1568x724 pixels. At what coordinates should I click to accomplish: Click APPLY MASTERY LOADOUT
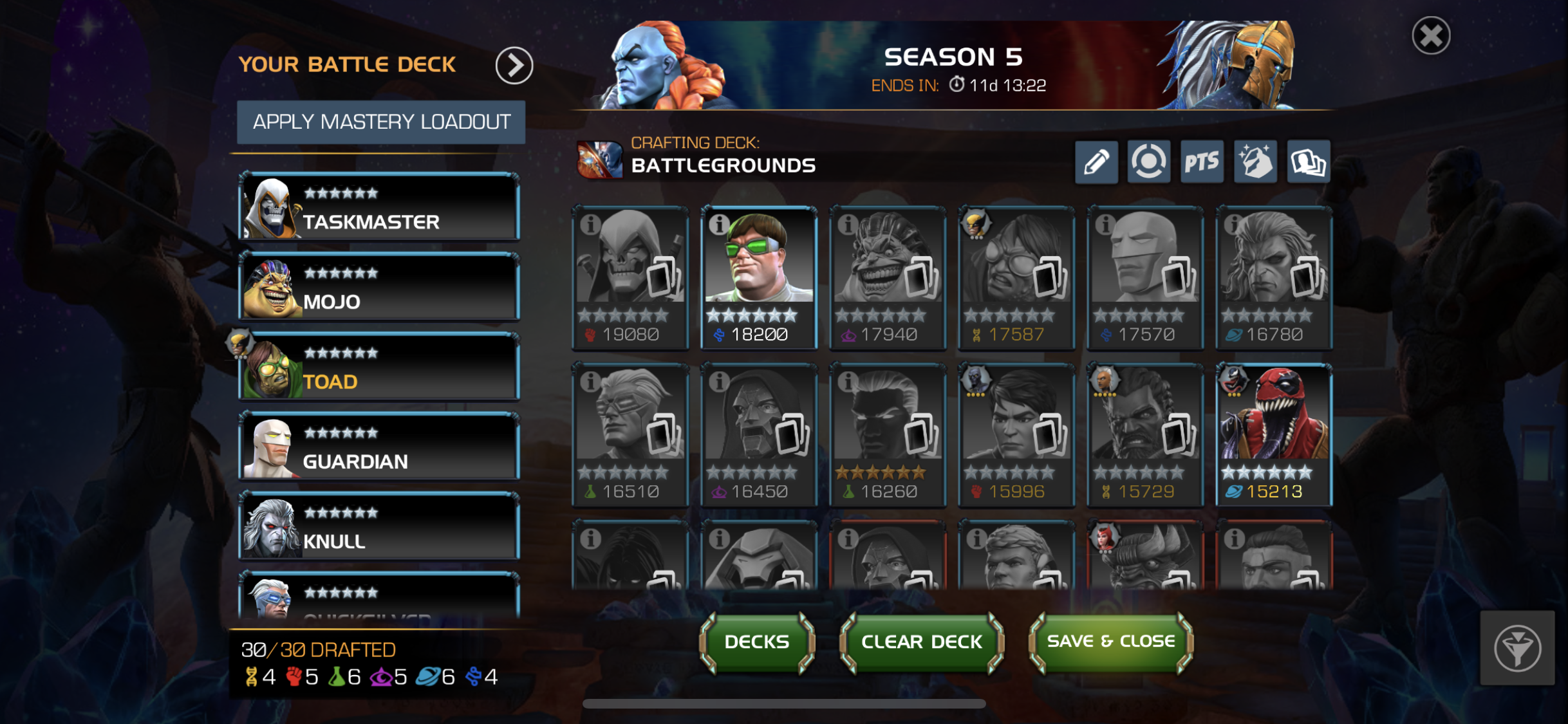[x=381, y=122]
